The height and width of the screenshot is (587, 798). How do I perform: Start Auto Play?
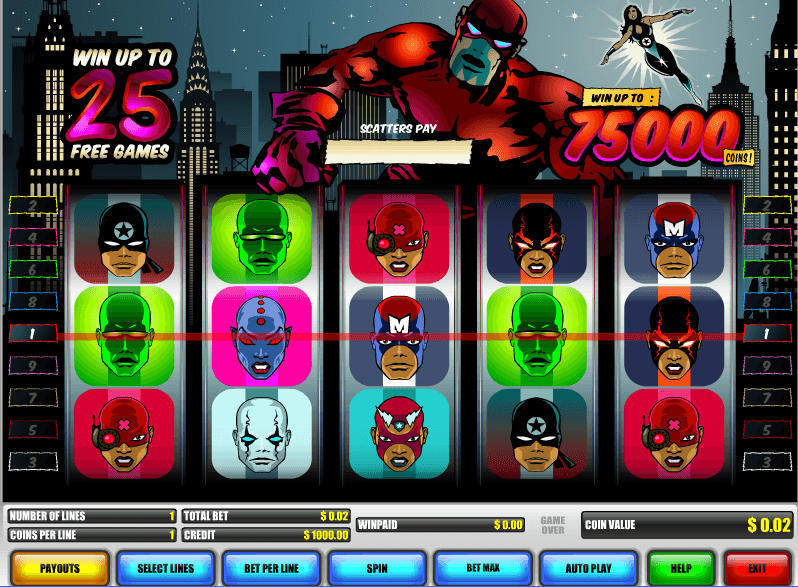pos(588,568)
